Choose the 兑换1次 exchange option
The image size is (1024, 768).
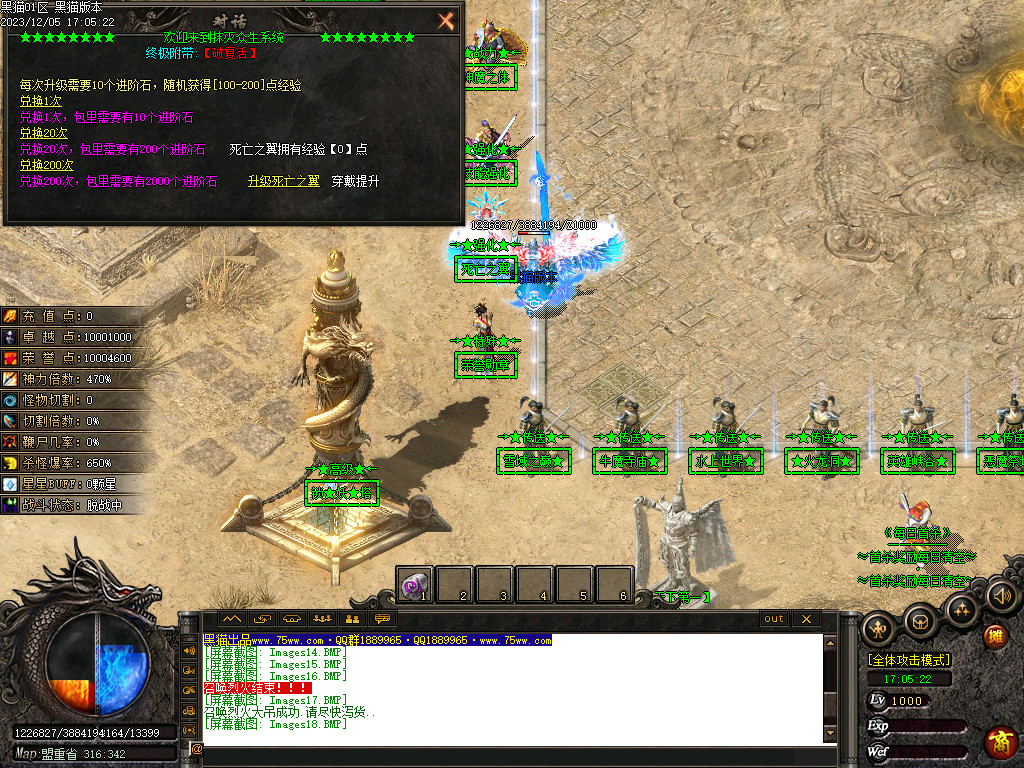[x=41, y=101]
